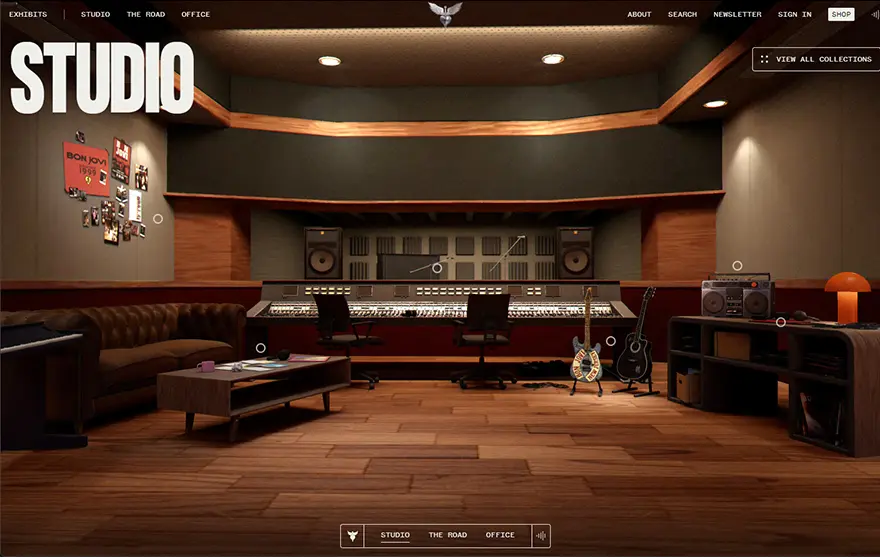Click the winged heart logo in the header
This screenshot has height=557, width=880.
pos(445,13)
